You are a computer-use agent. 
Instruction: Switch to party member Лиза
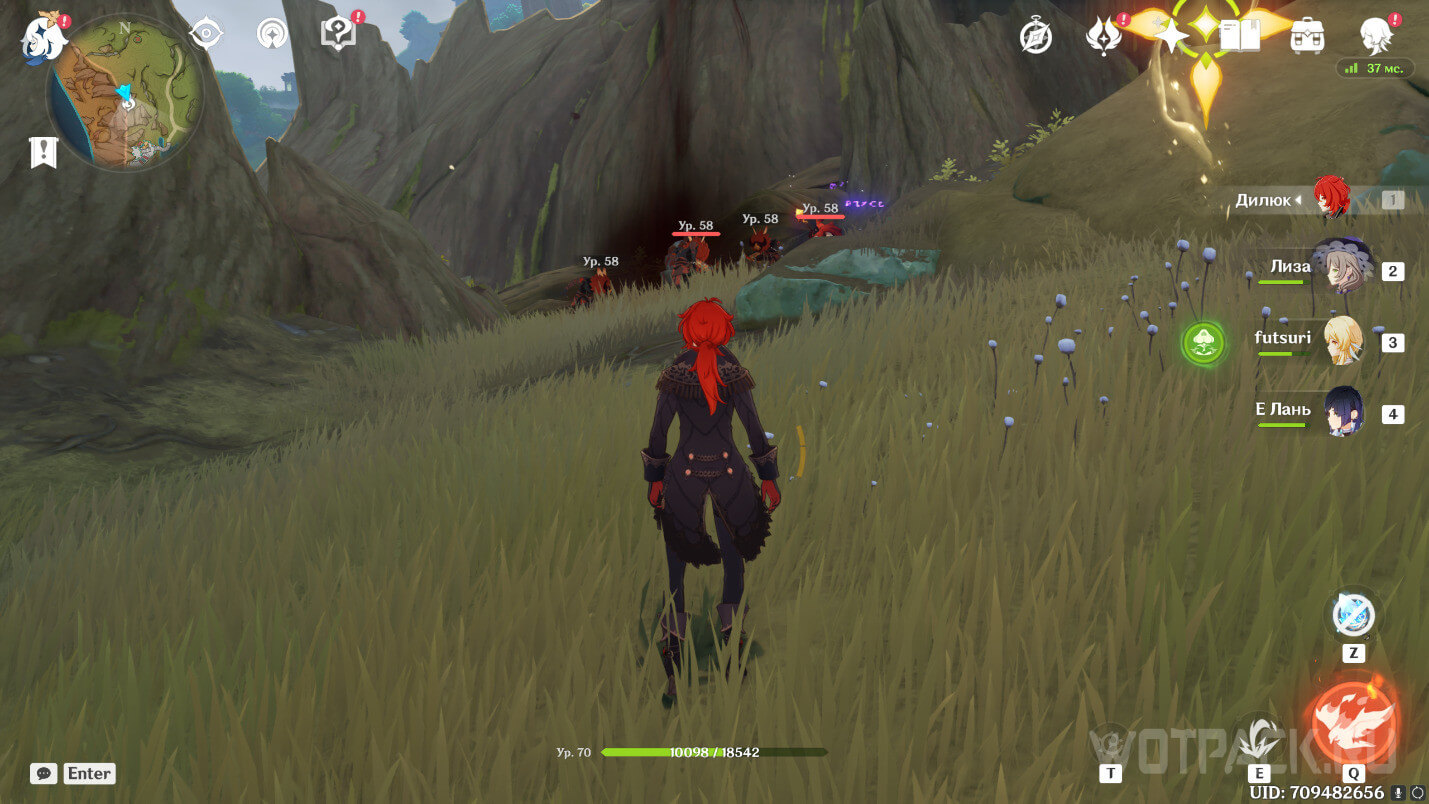pos(1339,269)
